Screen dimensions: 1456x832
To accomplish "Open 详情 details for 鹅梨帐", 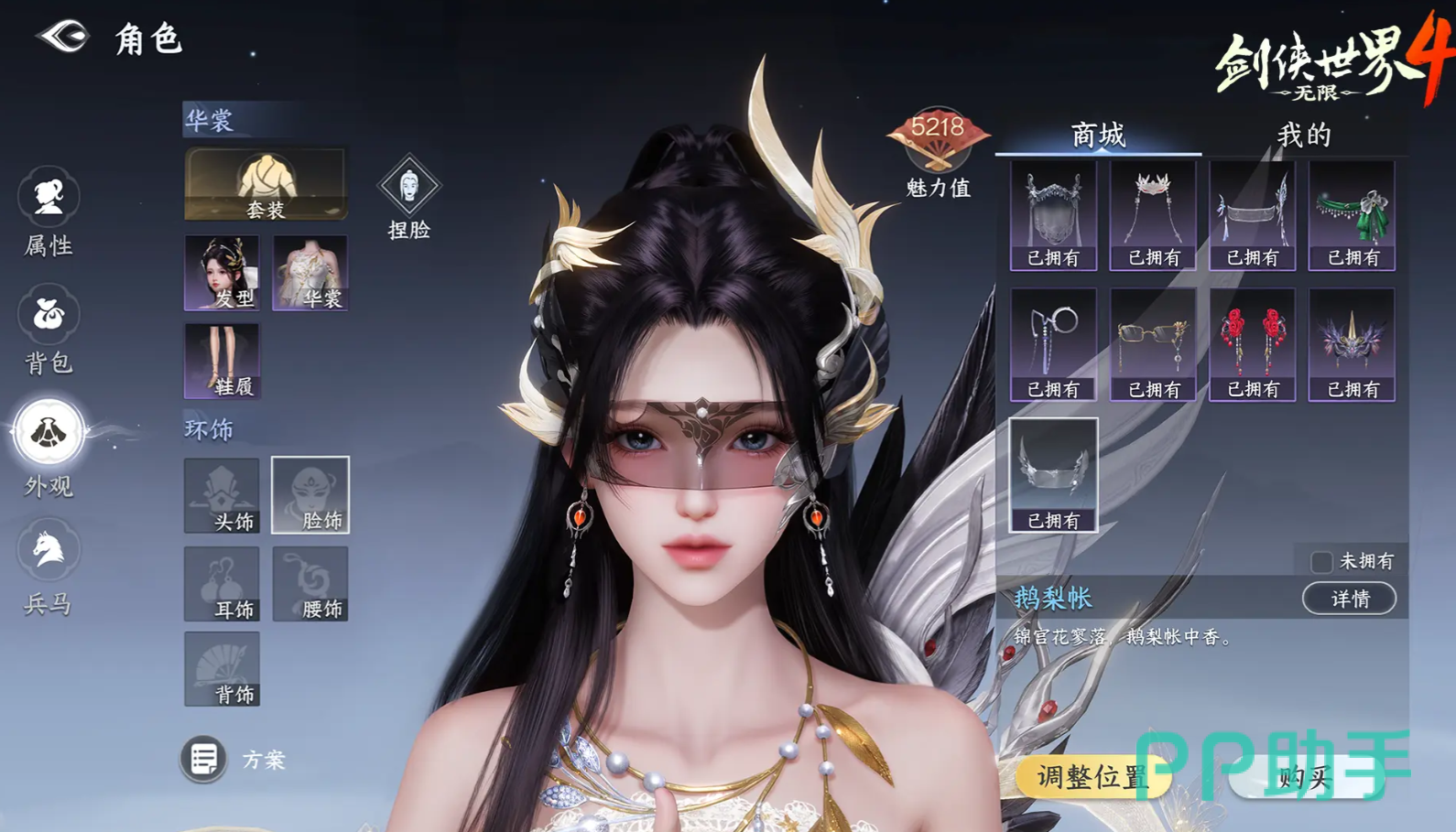I will tap(1350, 599).
